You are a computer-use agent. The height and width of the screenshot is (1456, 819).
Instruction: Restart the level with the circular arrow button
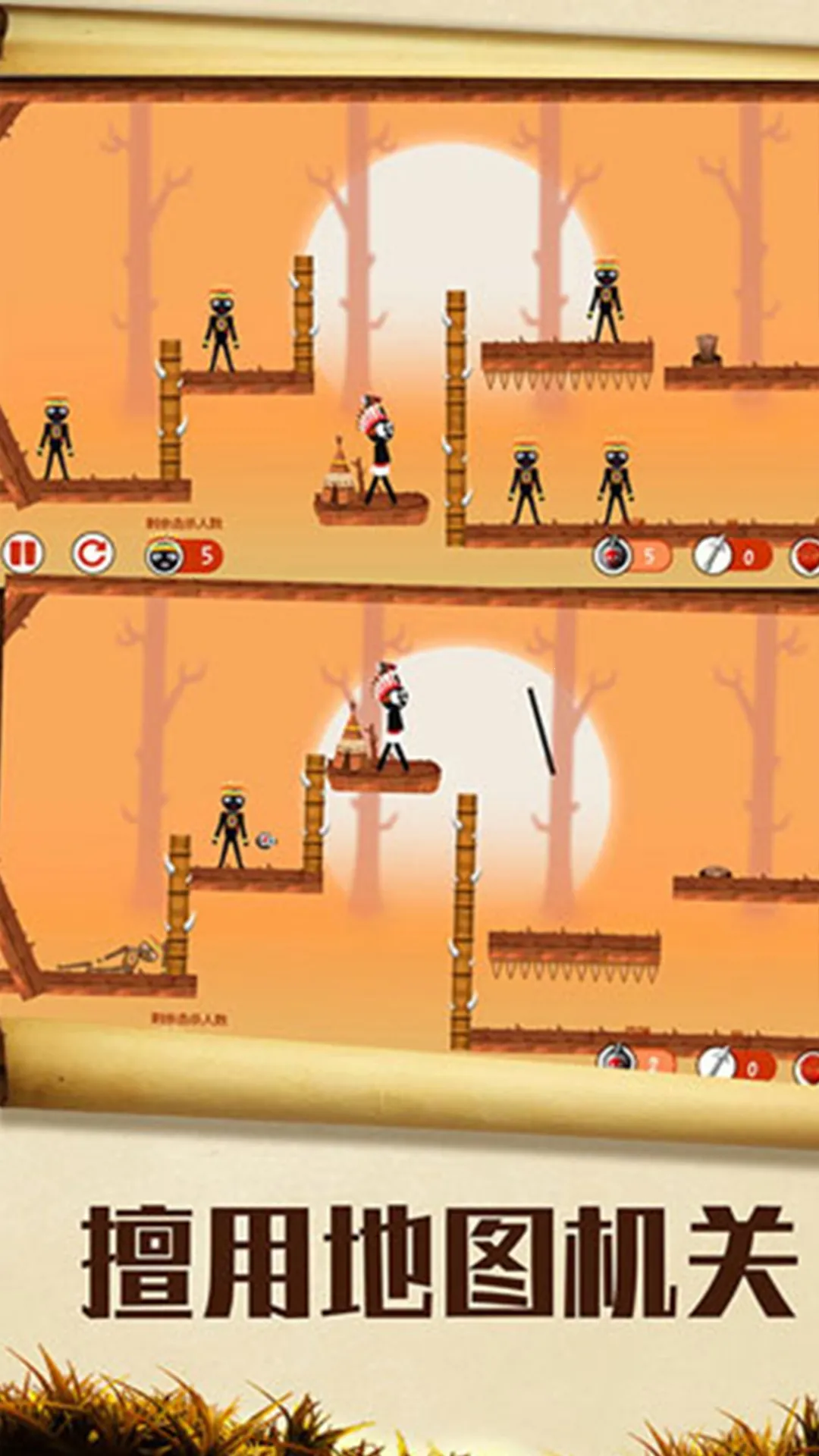[x=93, y=554]
